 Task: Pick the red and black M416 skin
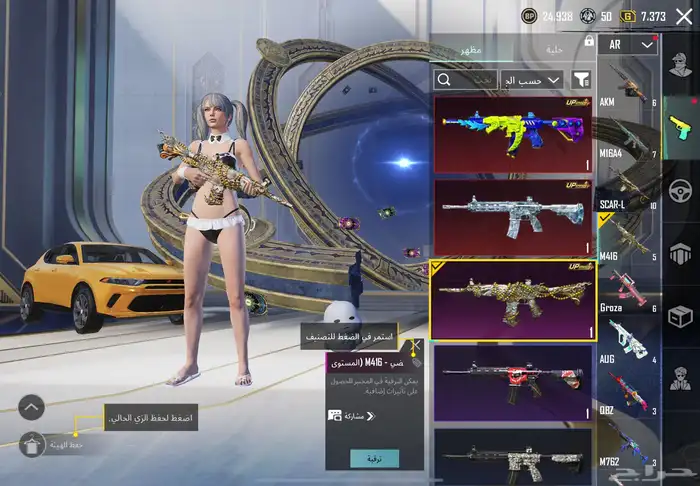click(x=512, y=382)
